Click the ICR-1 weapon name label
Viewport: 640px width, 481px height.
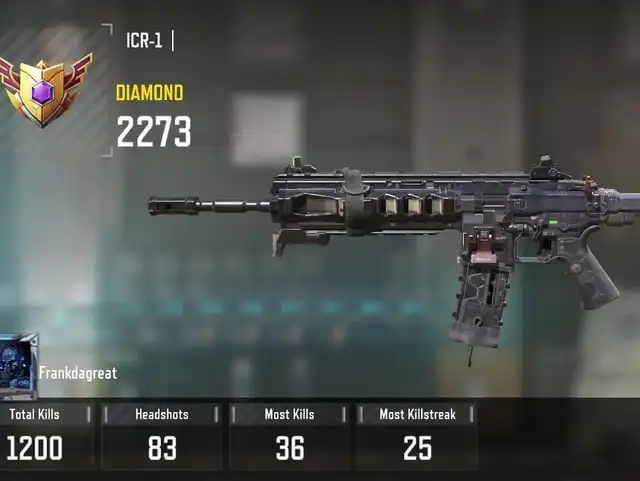coord(144,41)
